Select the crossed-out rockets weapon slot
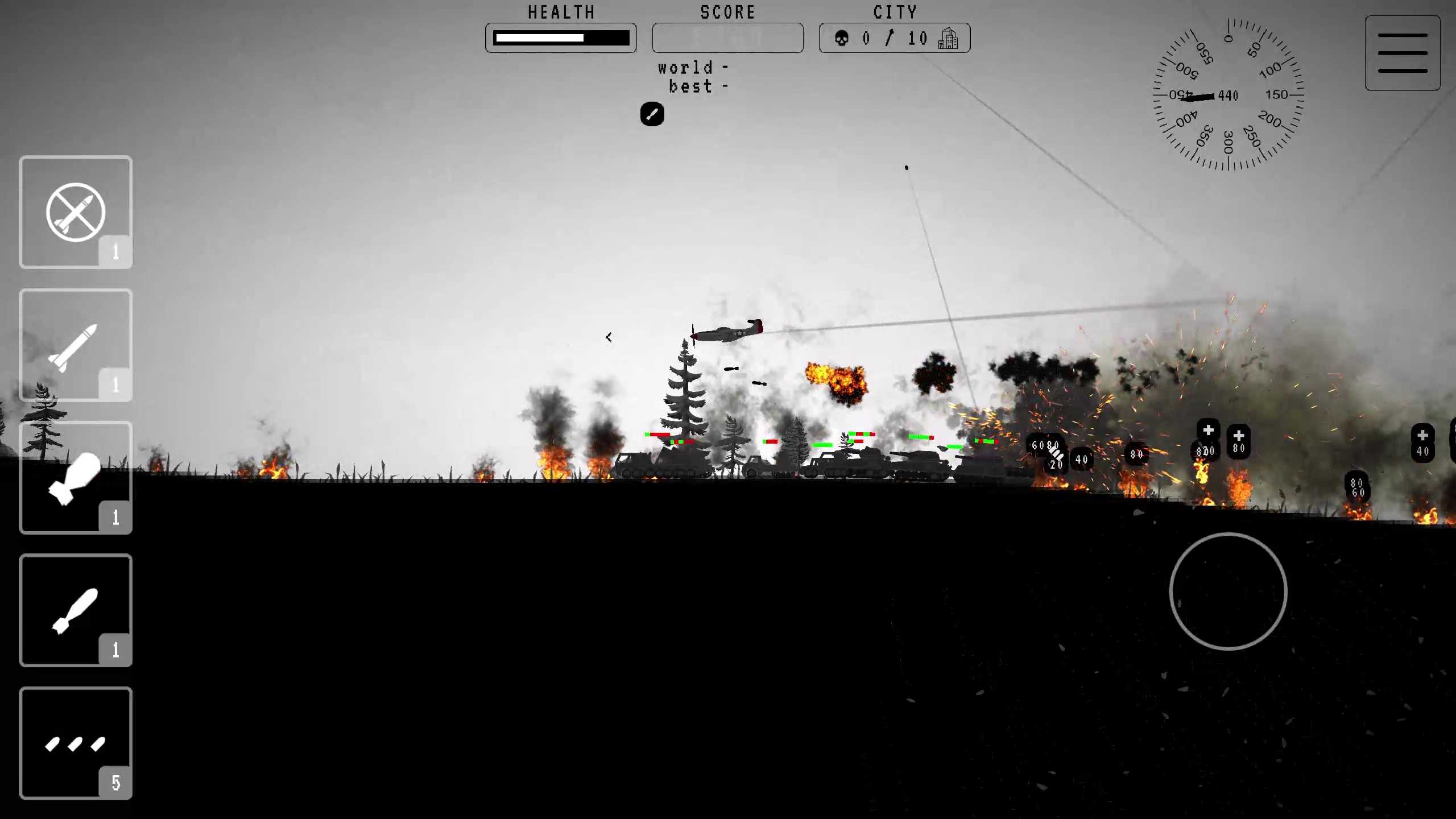Image resolution: width=1456 pixels, height=819 pixels. coord(76,212)
